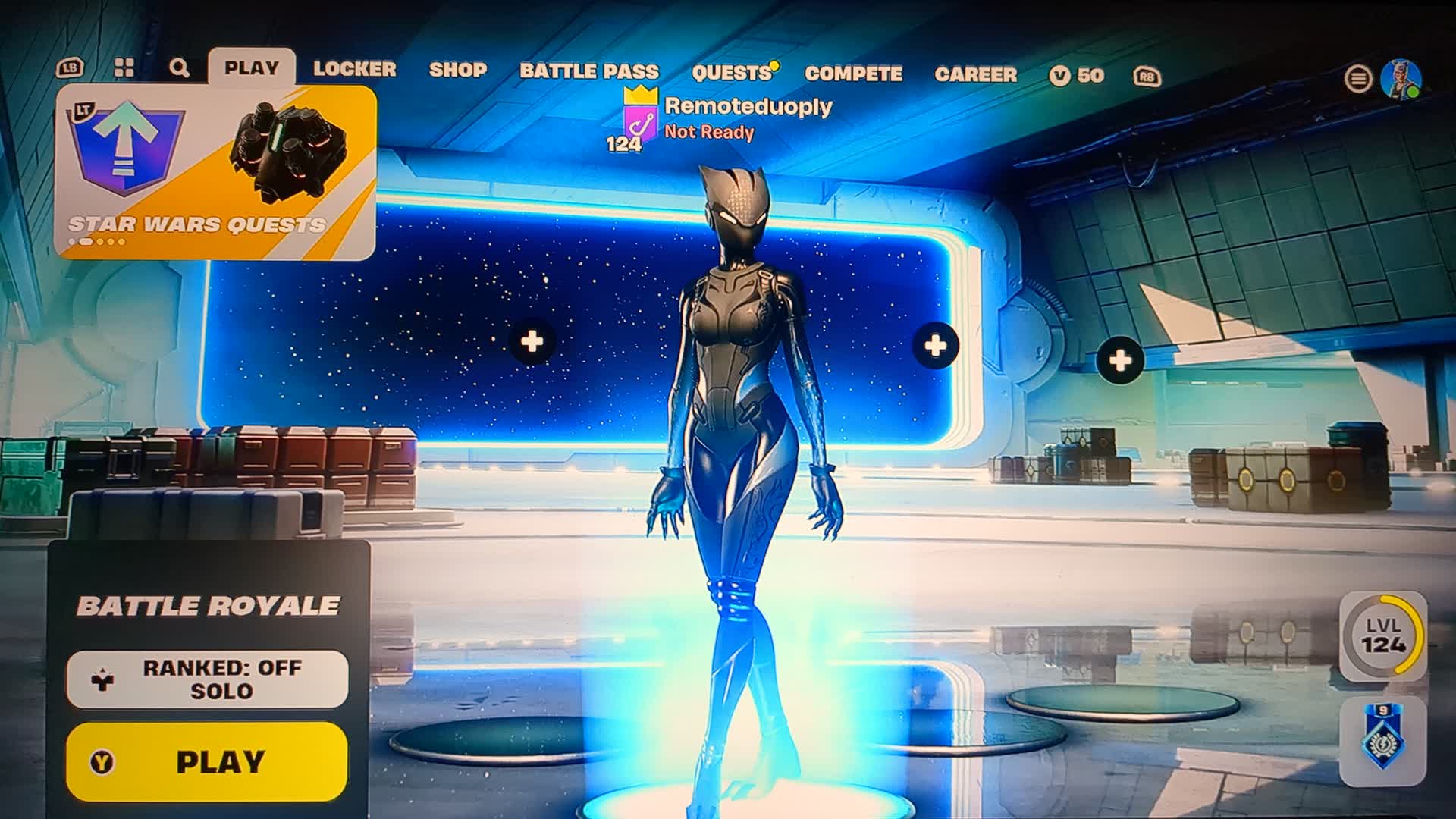Open the blue crown rank badge
This screenshot has width=1456, height=819.
[x=1382, y=740]
